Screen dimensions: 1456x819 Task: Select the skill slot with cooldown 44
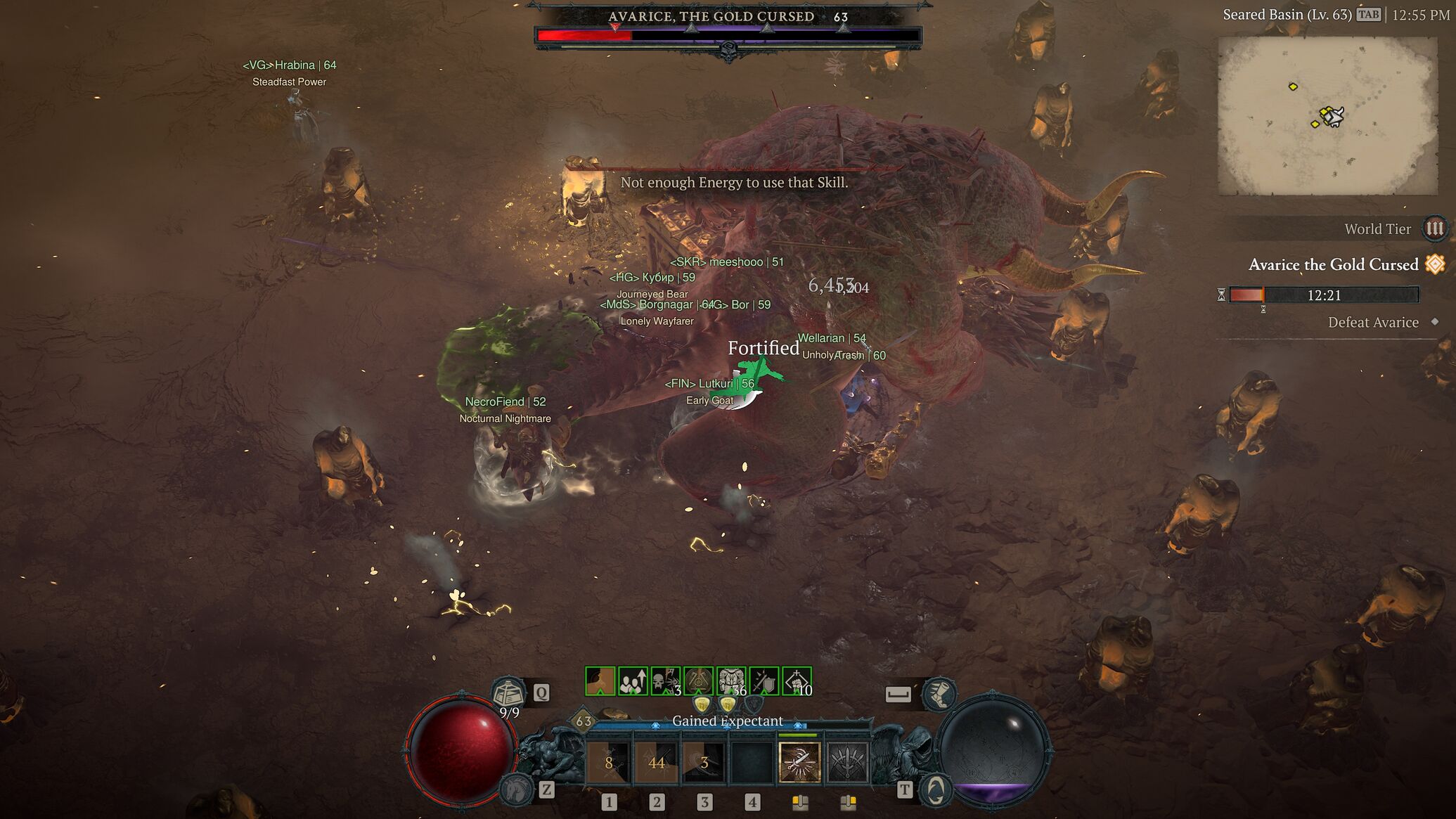[x=657, y=762]
